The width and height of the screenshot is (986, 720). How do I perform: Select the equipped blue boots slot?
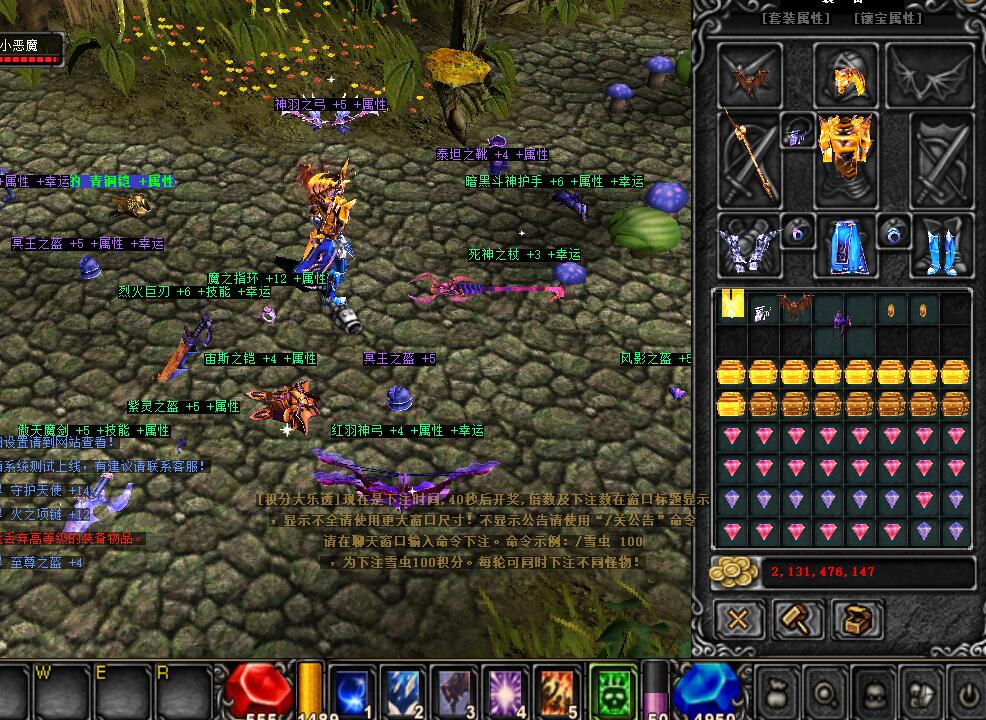pos(940,245)
